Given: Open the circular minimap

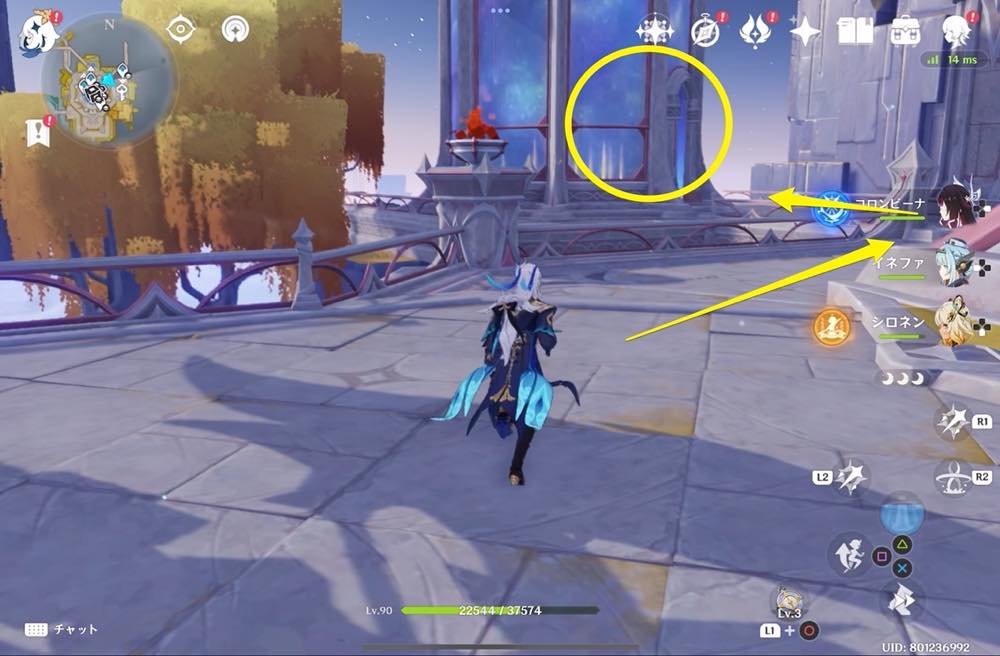Looking at the screenshot, I should [108, 80].
